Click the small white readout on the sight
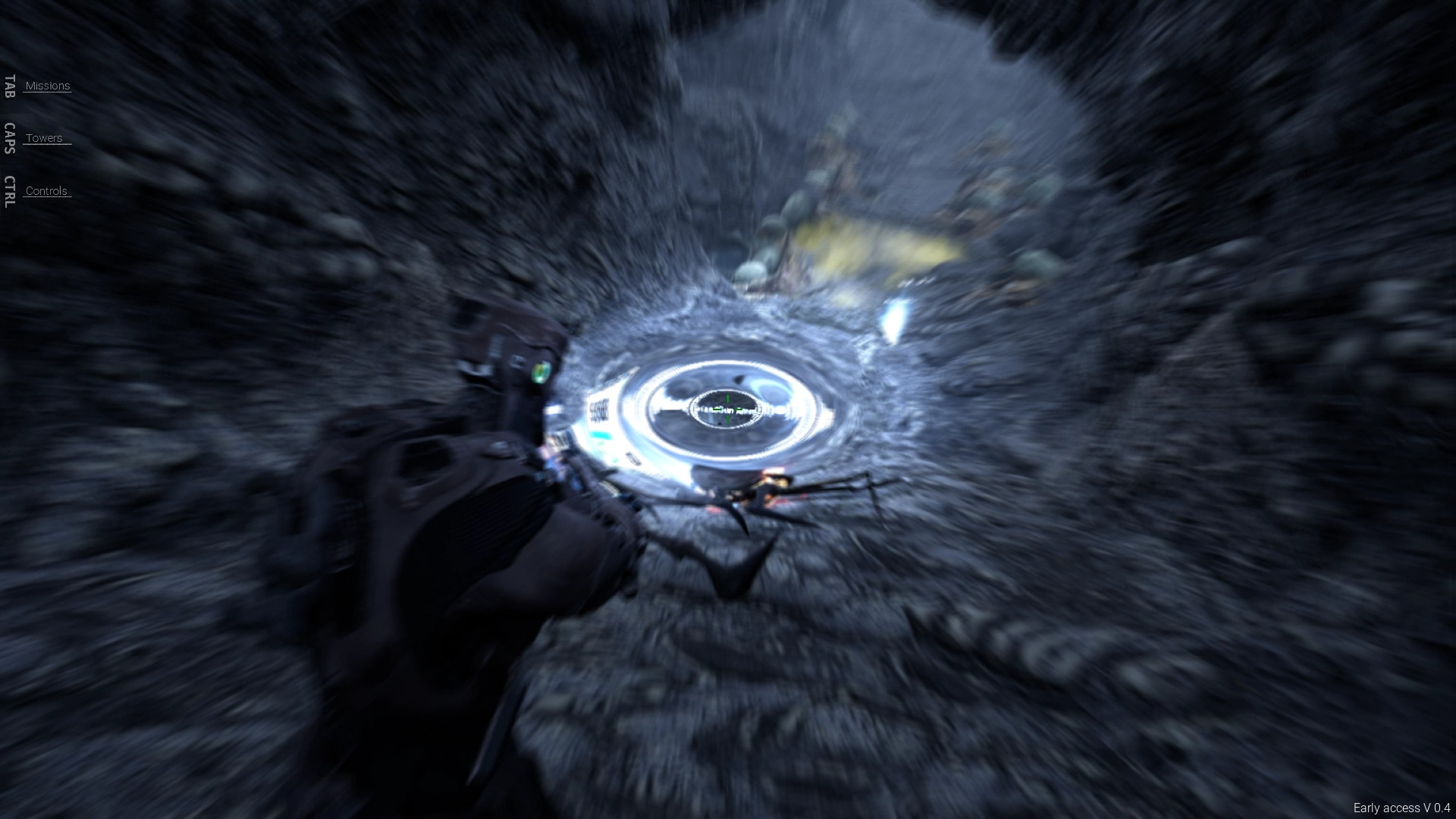The width and height of the screenshot is (1456, 819). click(632, 457)
